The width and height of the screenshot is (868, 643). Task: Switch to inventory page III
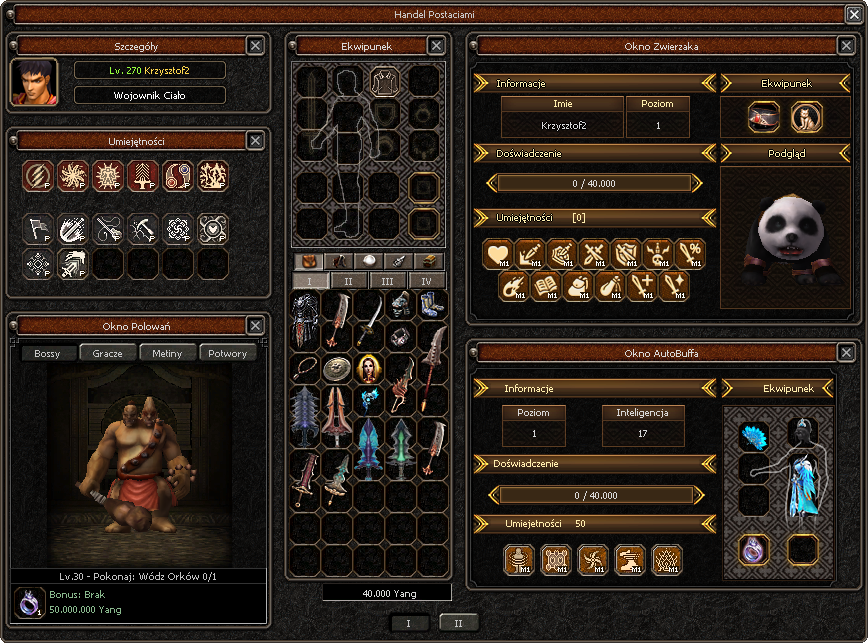point(388,281)
